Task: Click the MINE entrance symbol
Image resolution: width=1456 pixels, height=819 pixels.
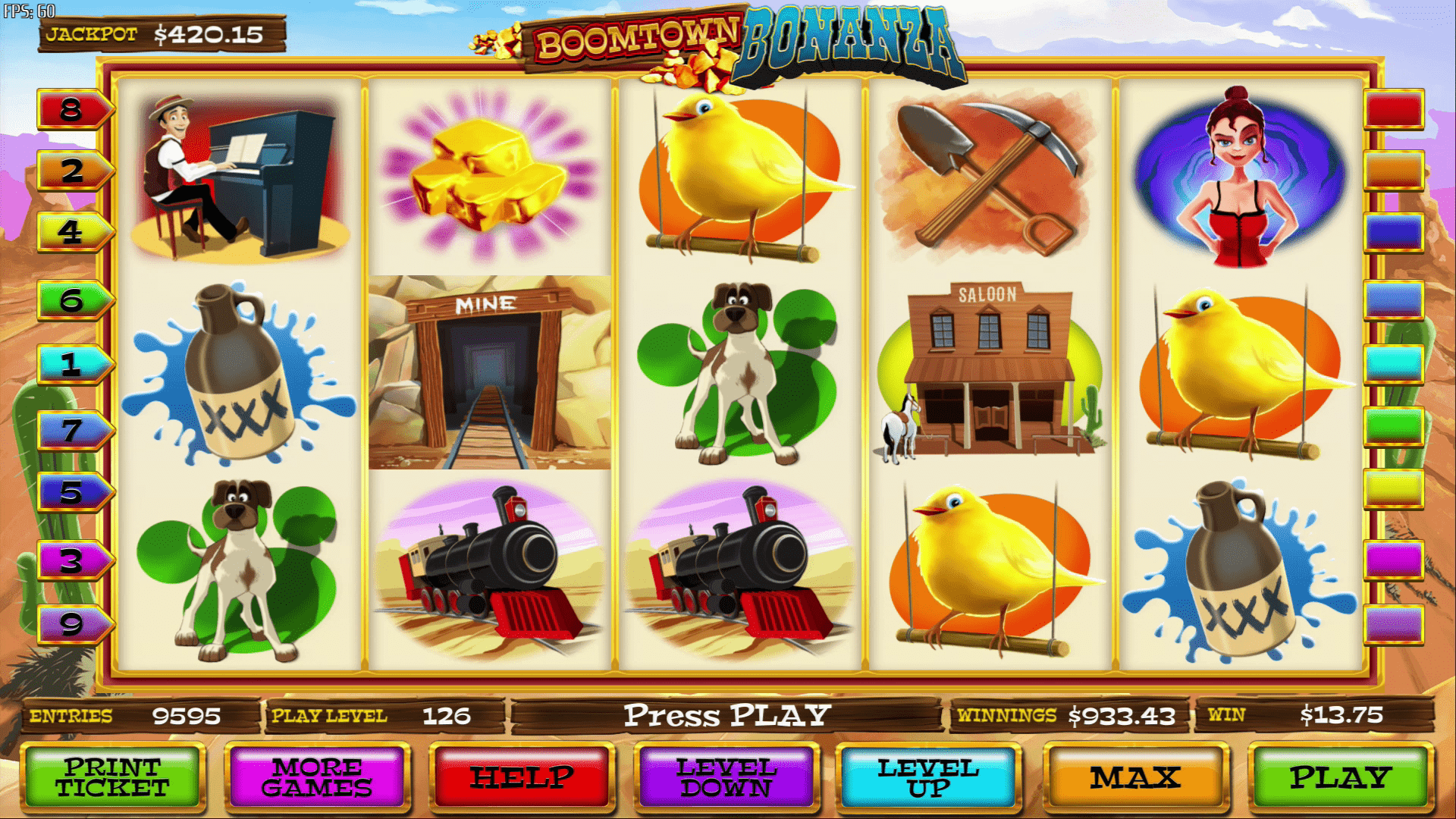Action: [x=485, y=372]
